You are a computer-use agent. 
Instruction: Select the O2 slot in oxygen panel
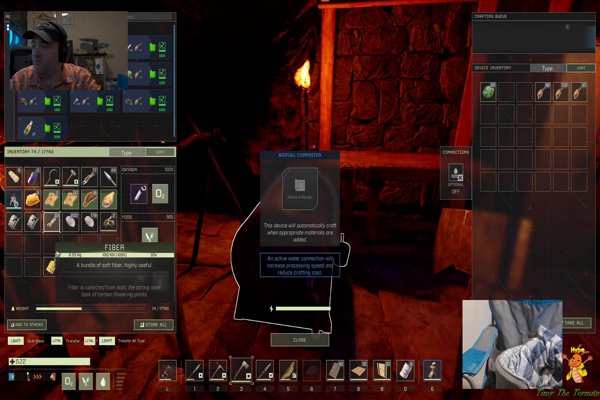pos(160,192)
